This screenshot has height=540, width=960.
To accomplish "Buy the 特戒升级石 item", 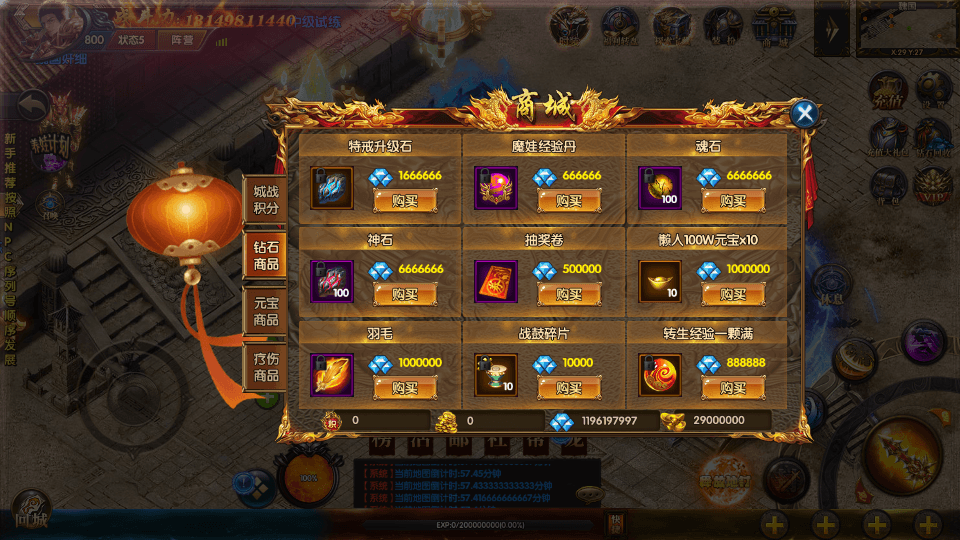I will coord(404,201).
